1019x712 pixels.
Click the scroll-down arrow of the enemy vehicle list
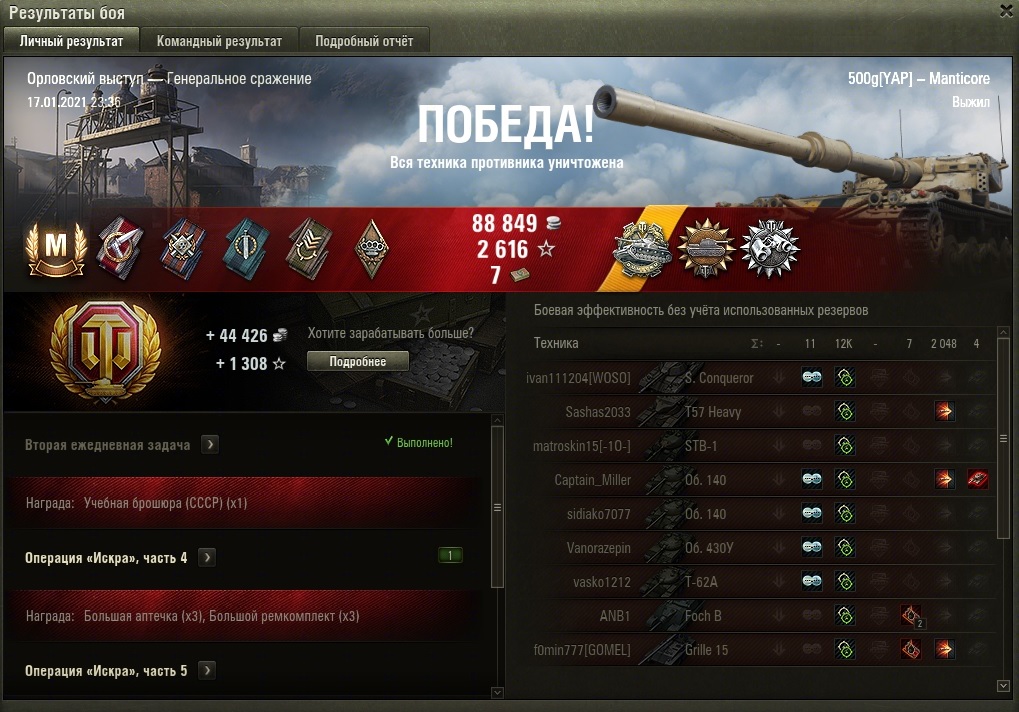(x=1004, y=685)
